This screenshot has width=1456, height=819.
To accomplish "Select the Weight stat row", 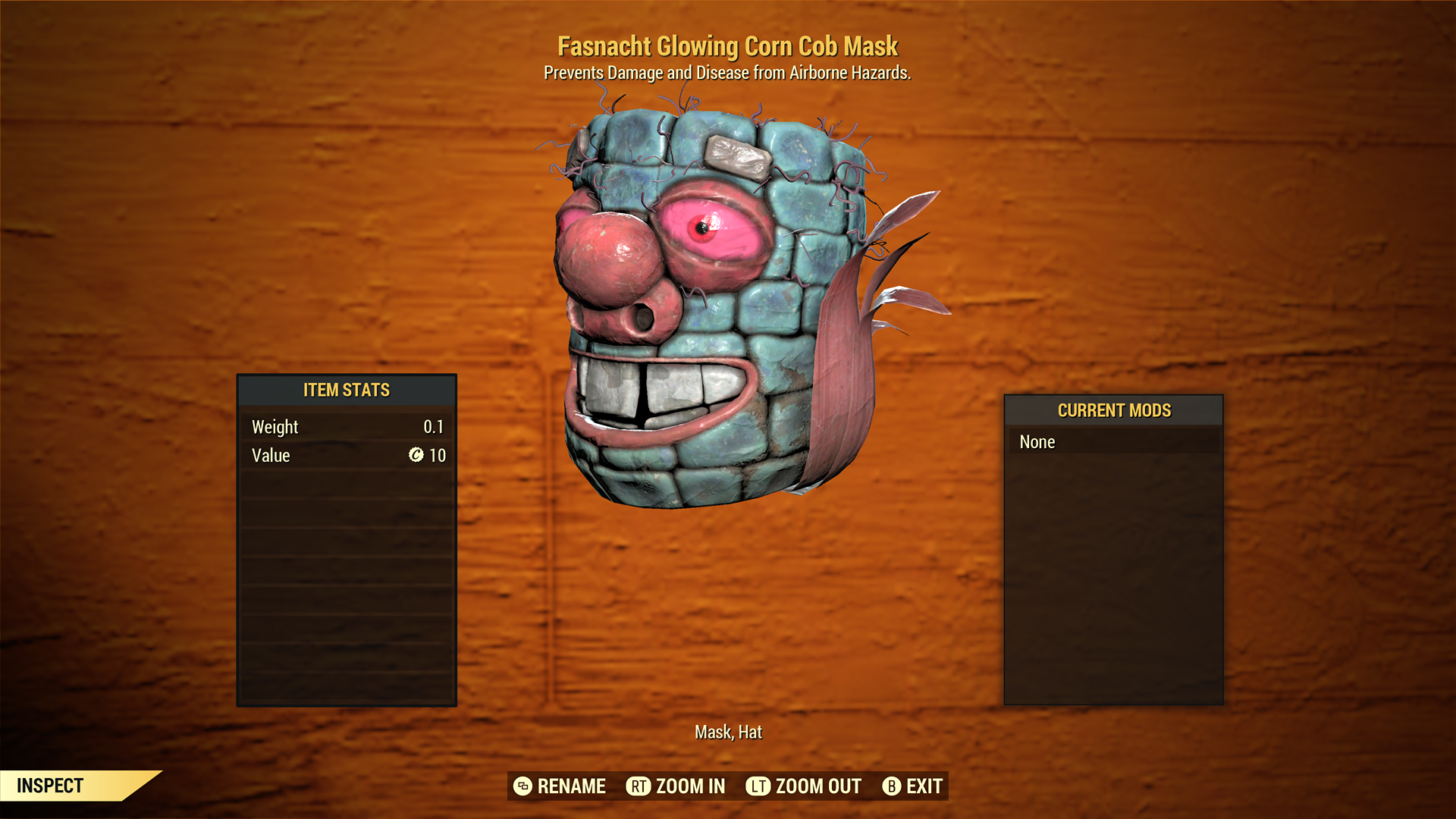I will click(347, 426).
